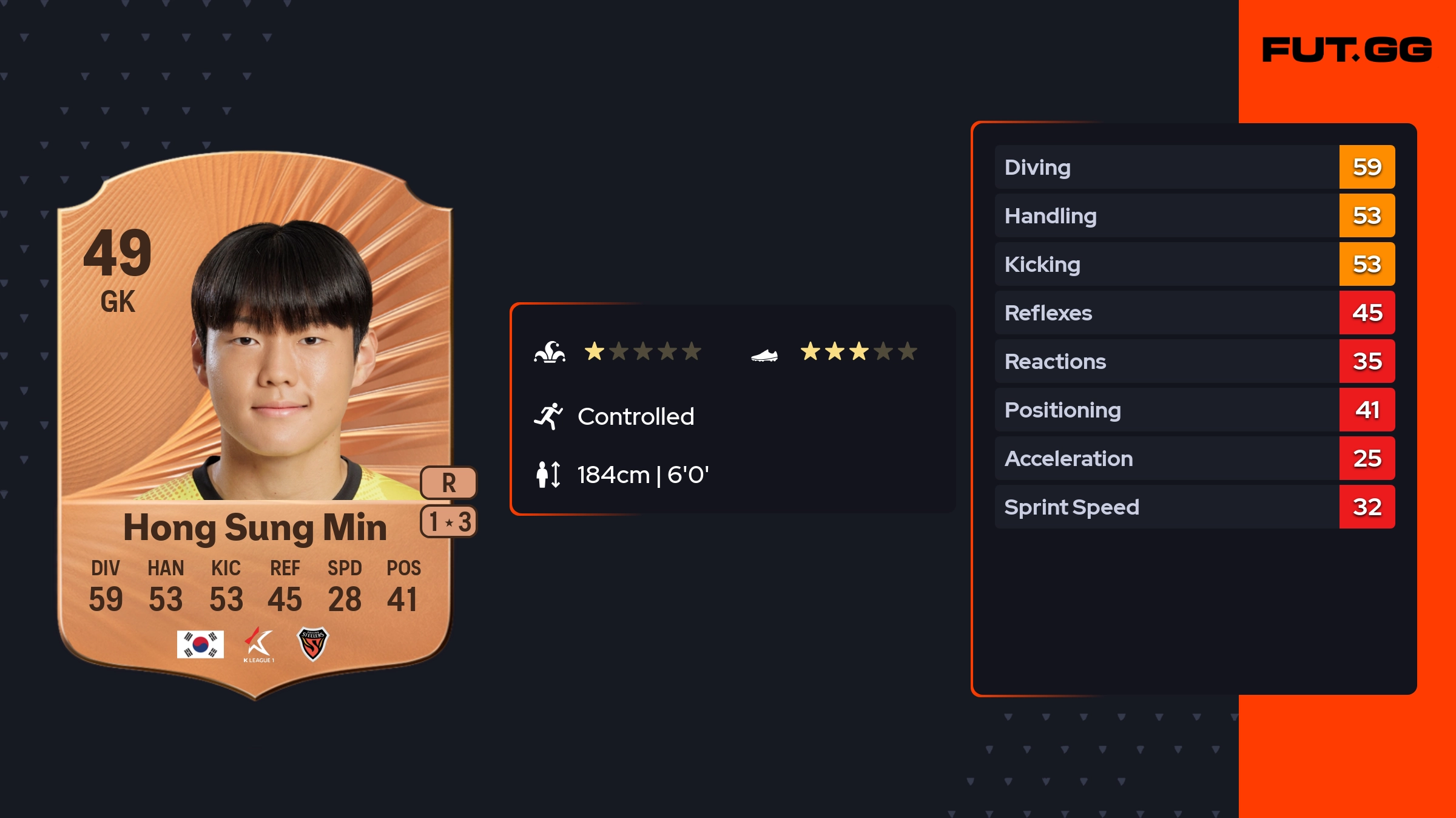The width and height of the screenshot is (1456, 818).
Task: Pick the Reactions stat row
Action: click(x=1194, y=361)
